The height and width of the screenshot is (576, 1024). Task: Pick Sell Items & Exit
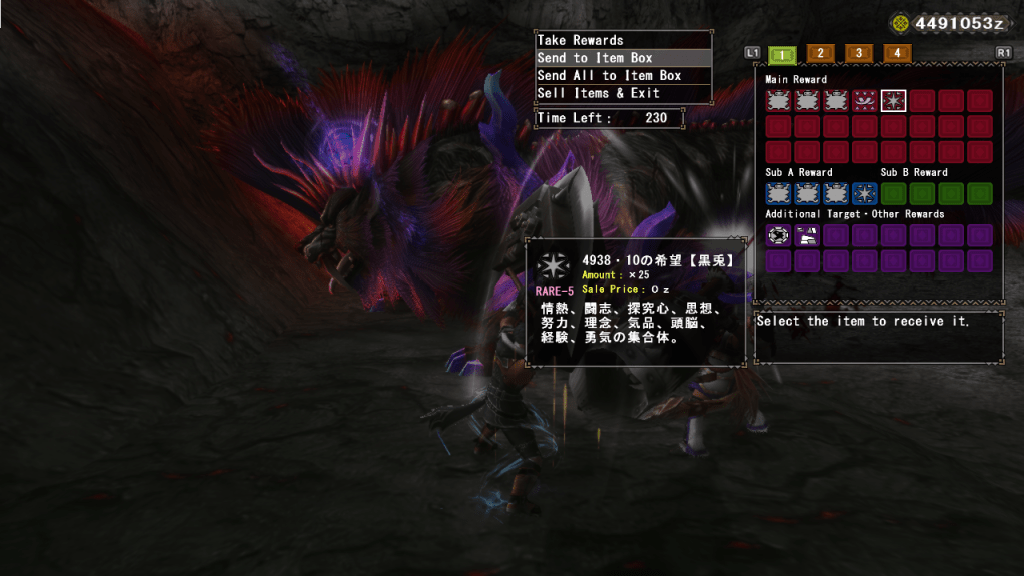click(x=623, y=93)
